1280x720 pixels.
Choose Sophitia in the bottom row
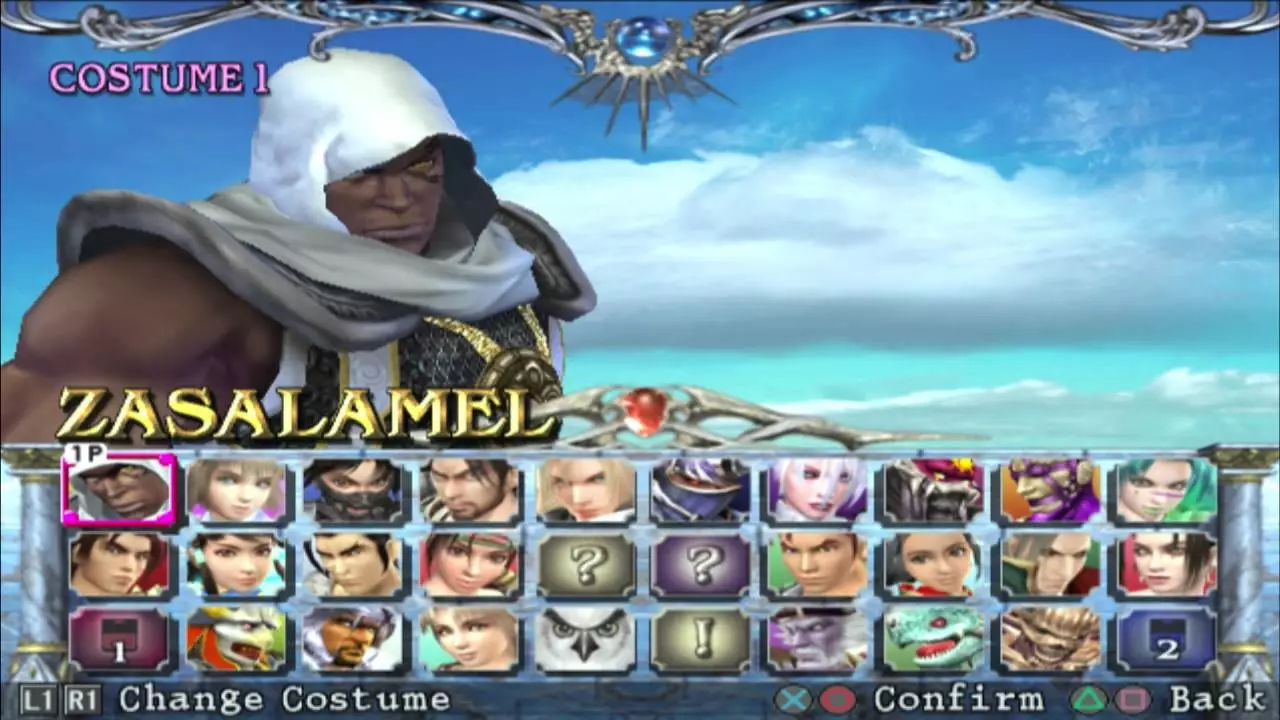click(468, 643)
